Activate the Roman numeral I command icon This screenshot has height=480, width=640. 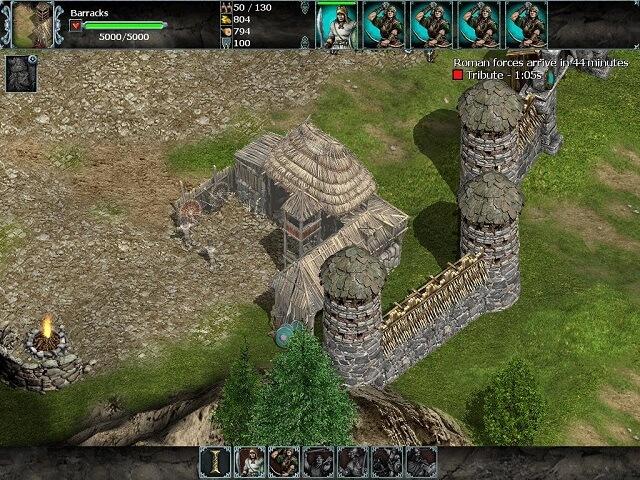tap(215, 461)
